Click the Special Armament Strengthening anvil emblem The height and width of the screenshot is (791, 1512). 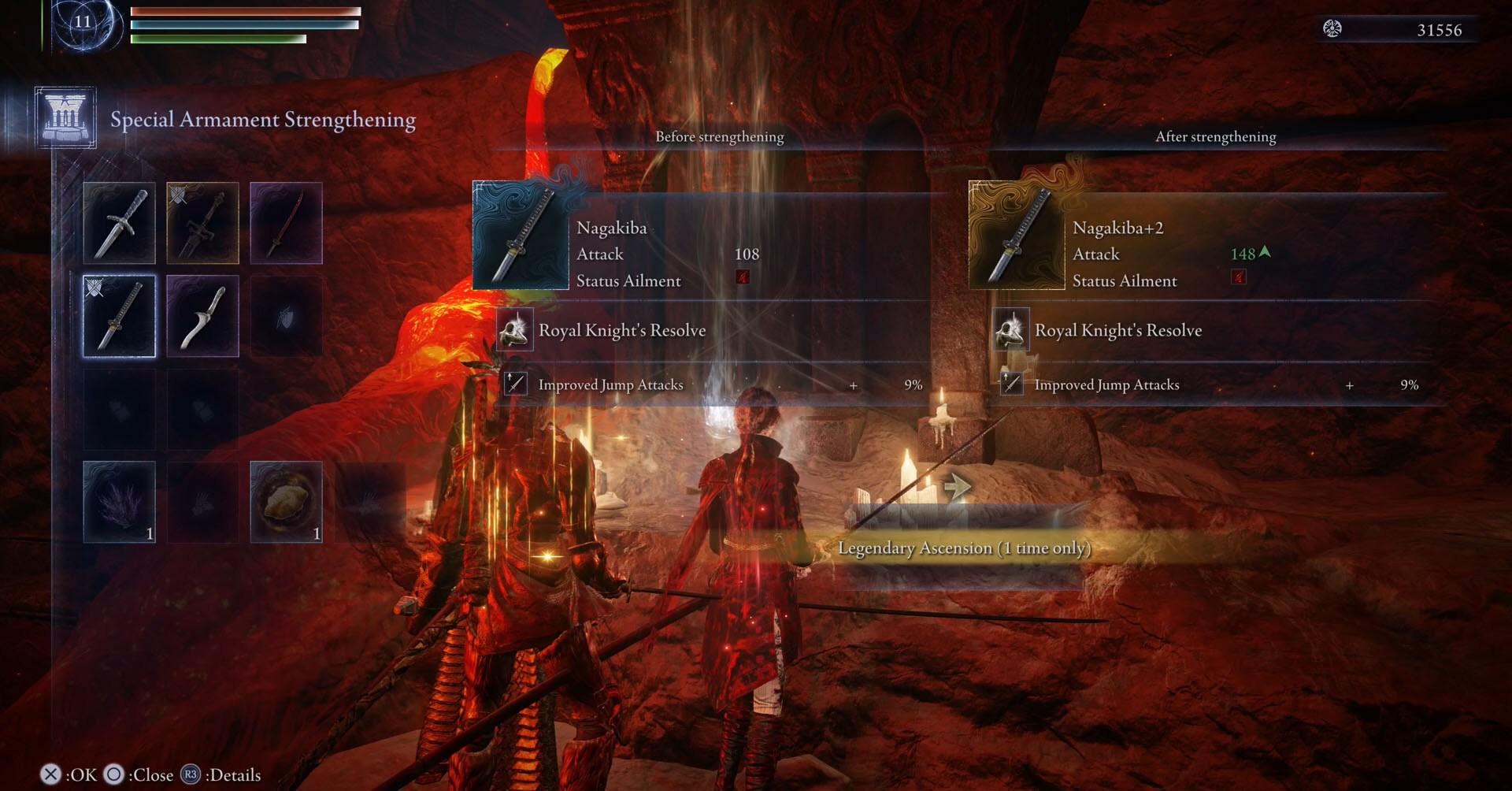point(66,117)
